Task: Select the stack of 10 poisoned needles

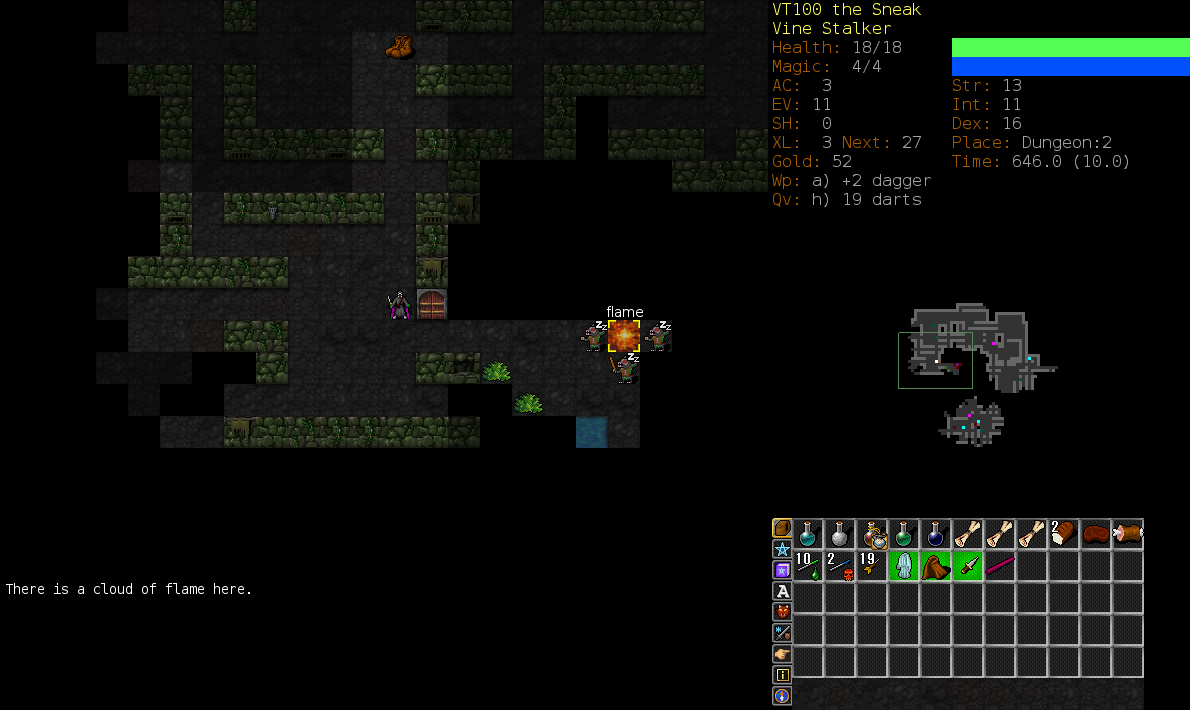Action: [808, 566]
